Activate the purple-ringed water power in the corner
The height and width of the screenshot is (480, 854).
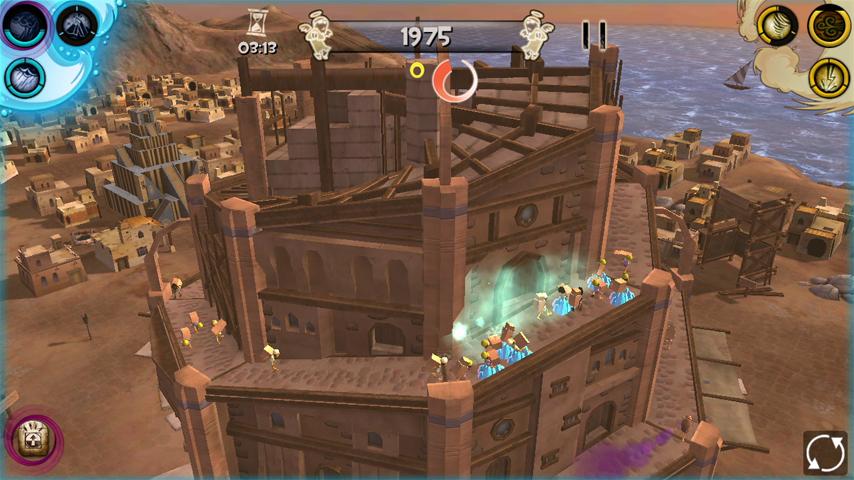(x=25, y=25)
